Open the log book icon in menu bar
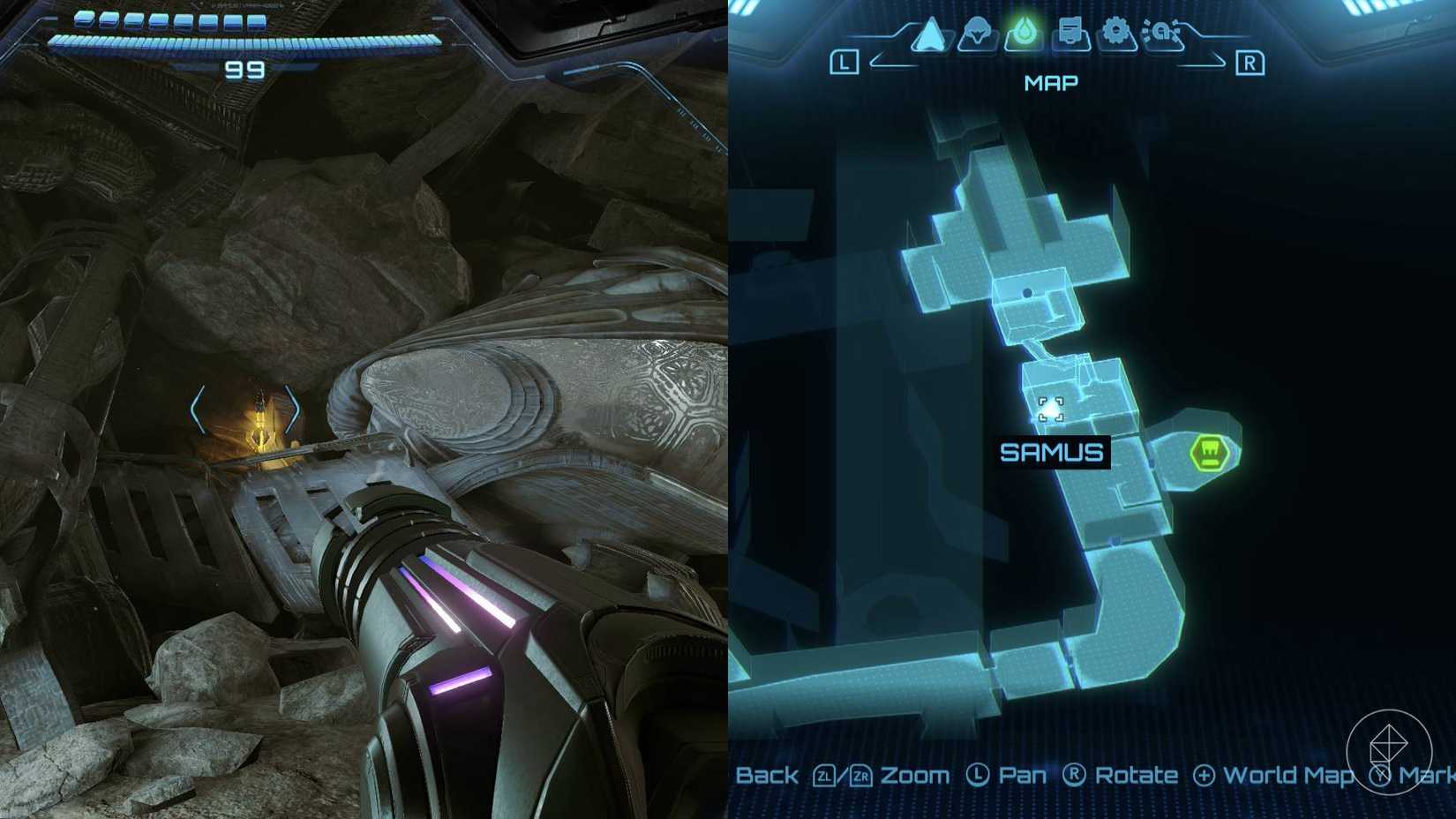The height and width of the screenshot is (819, 1456). (x=1070, y=31)
